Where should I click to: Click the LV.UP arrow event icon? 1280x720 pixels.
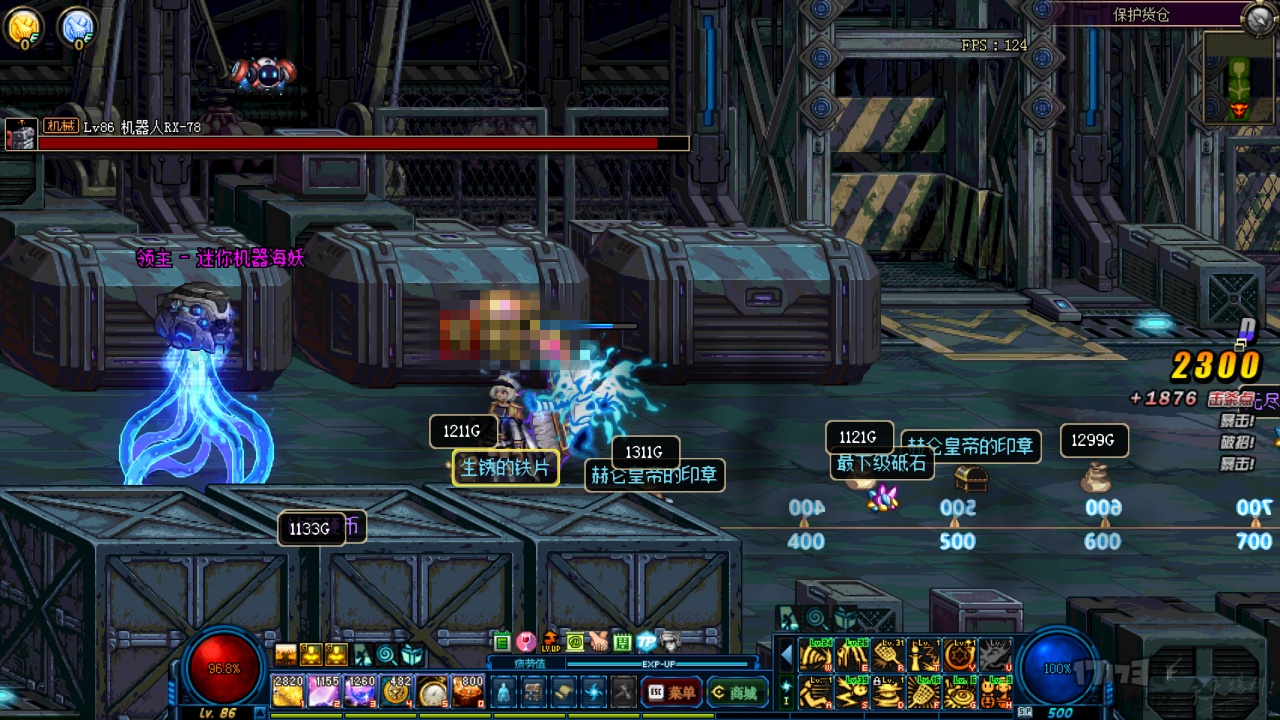point(551,641)
